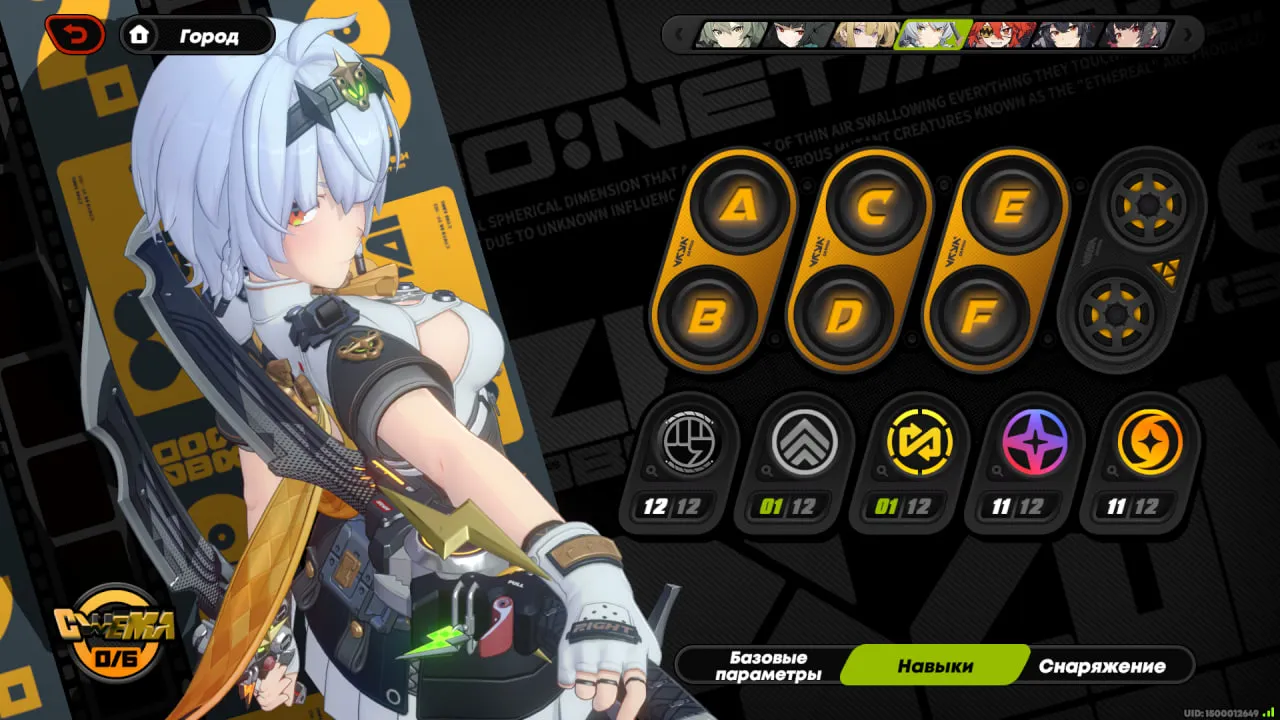Choose the blonde character portrait
The height and width of the screenshot is (720, 1280).
[x=866, y=35]
